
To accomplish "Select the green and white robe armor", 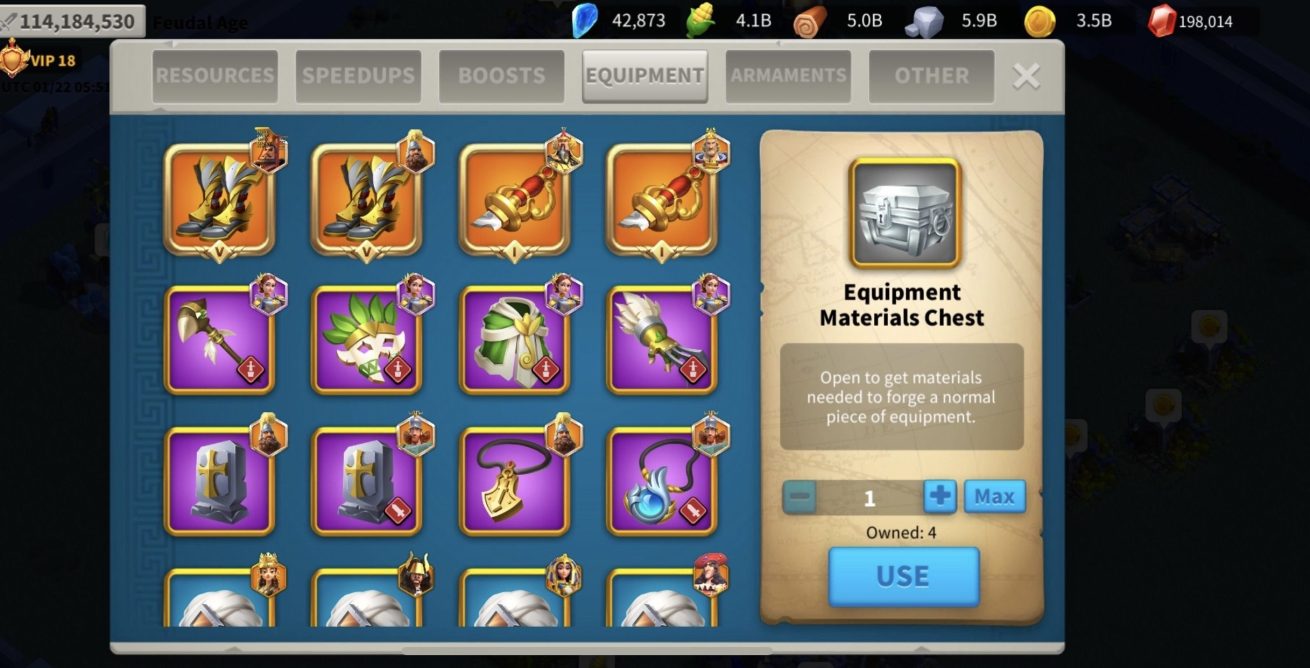I will [514, 340].
